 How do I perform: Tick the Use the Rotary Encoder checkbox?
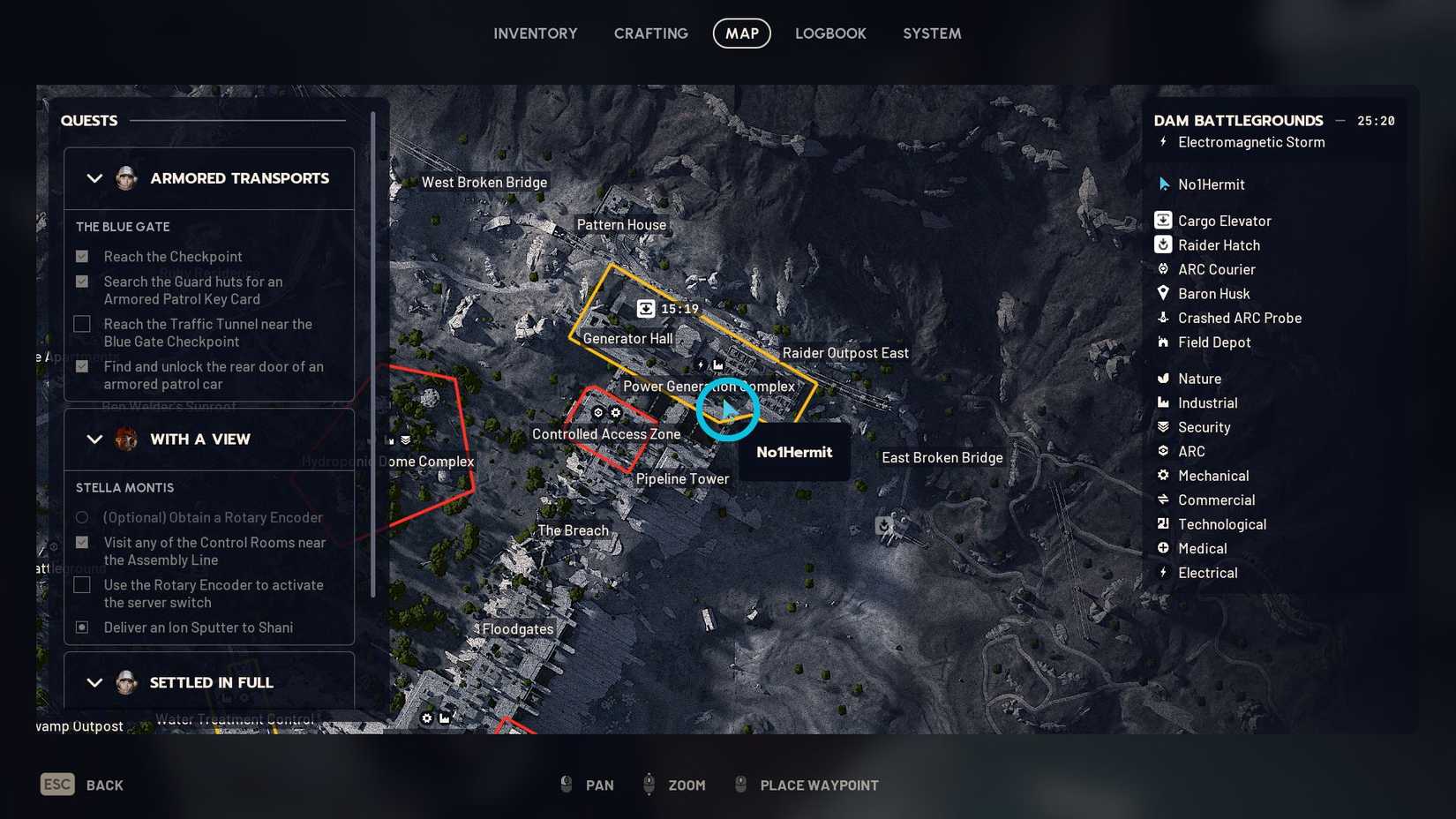[82, 584]
